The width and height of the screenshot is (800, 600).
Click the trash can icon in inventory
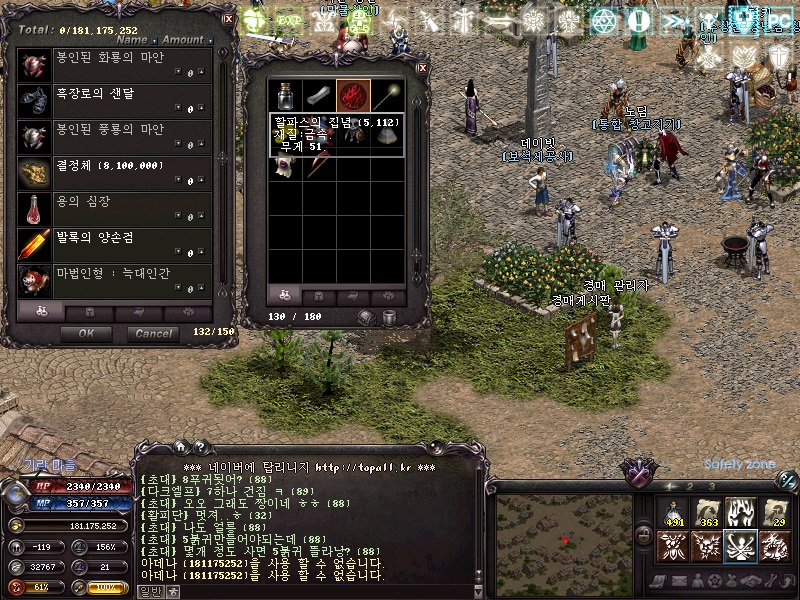pyautogui.click(x=390, y=317)
